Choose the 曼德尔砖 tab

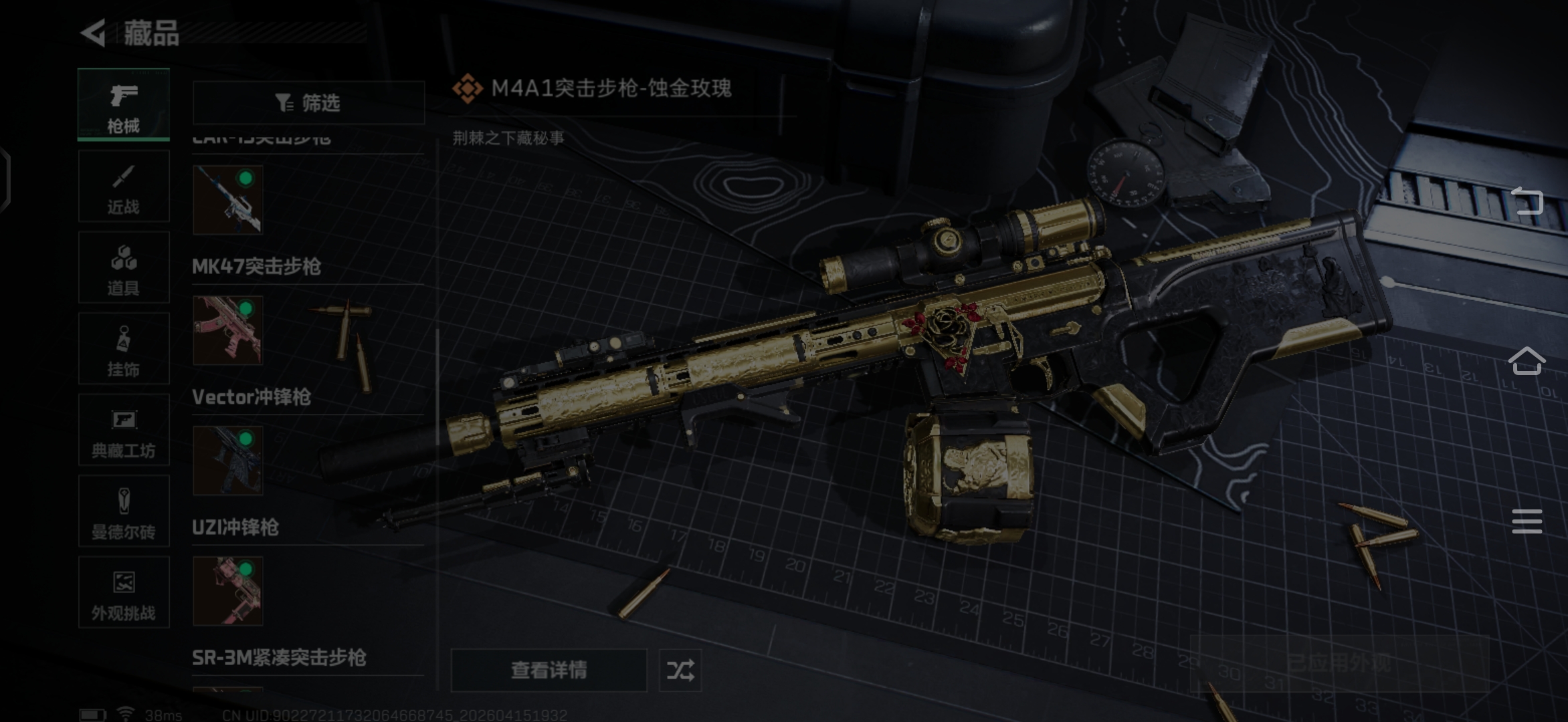[124, 512]
